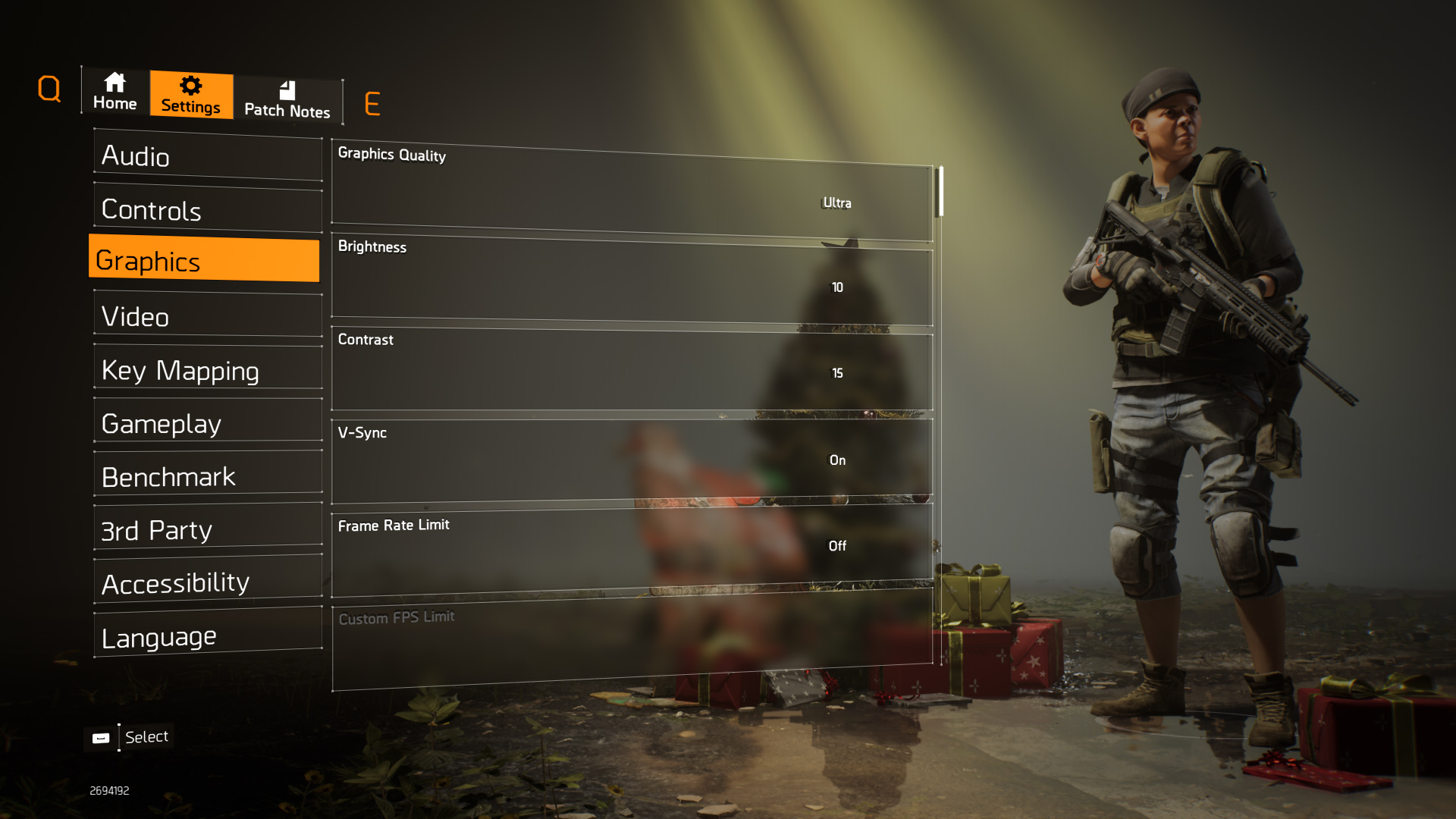The height and width of the screenshot is (819, 1456).
Task: Choose the Gameplay settings category
Action: [x=208, y=422]
